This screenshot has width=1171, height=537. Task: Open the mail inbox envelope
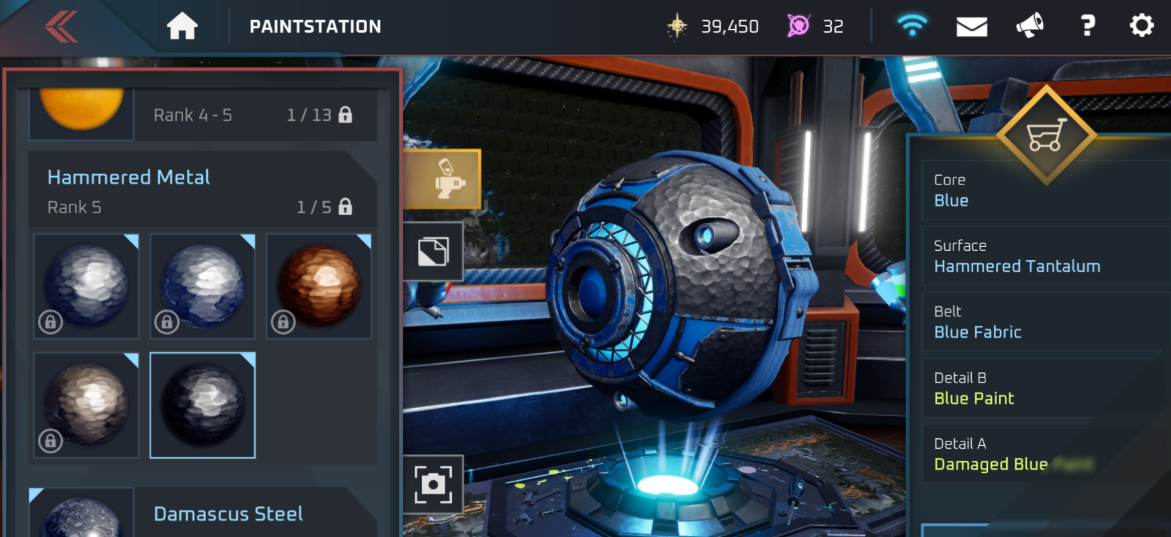tap(971, 27)
